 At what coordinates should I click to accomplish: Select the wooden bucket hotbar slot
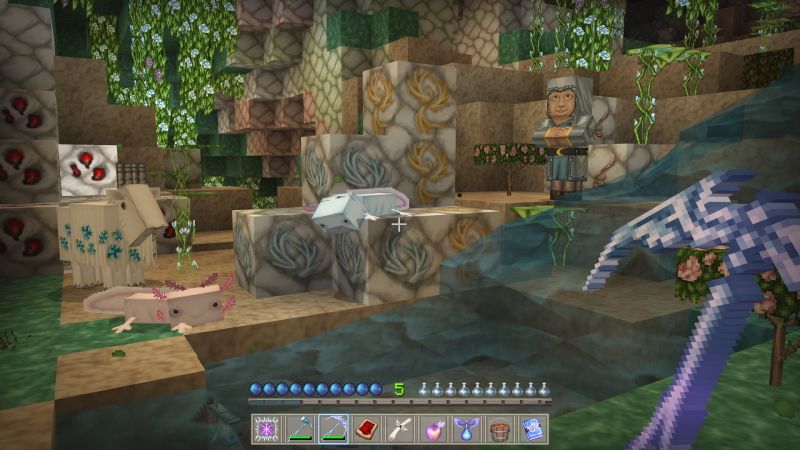pos(499,428)
